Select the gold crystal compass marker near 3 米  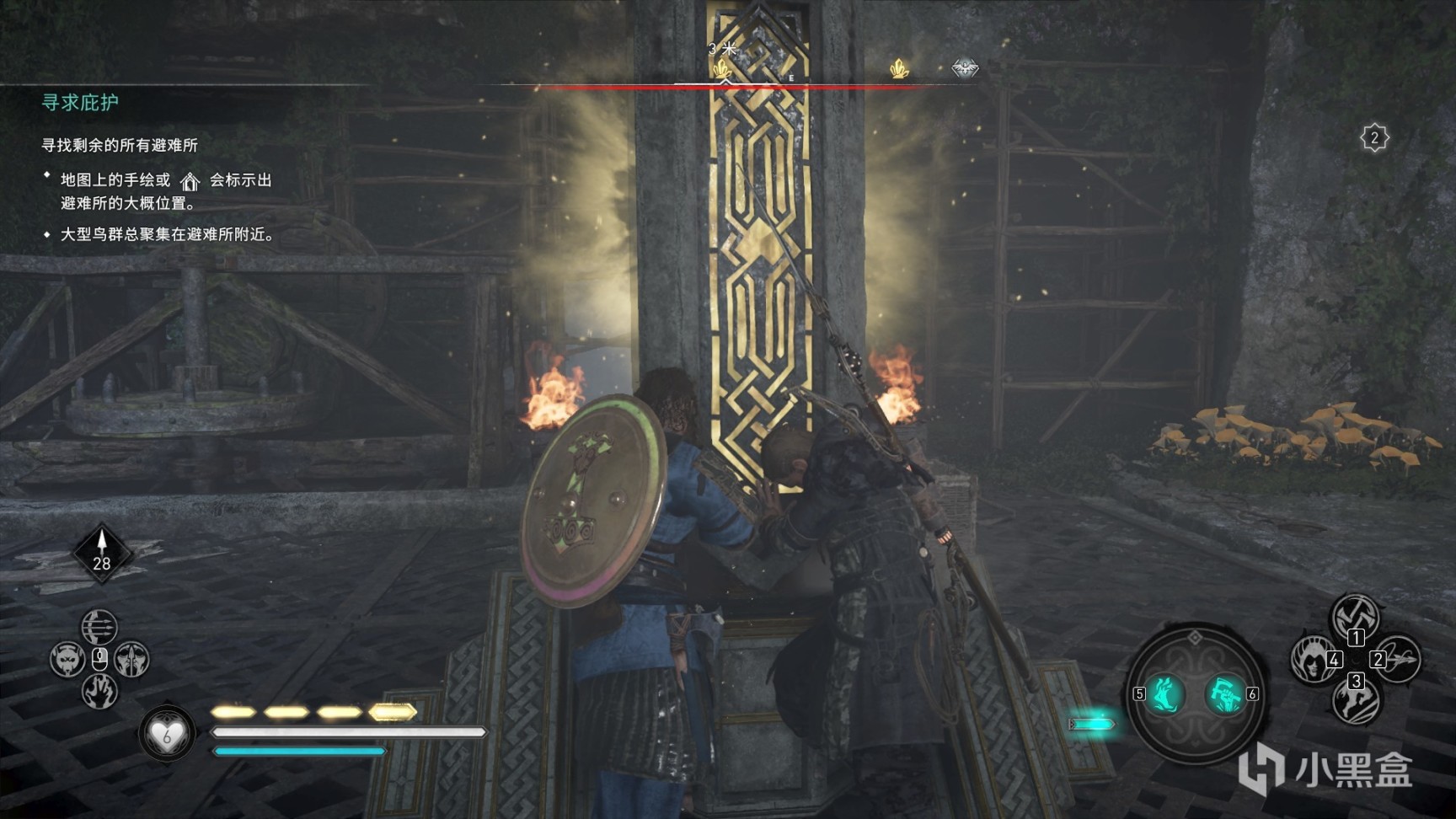pos(722,70)
